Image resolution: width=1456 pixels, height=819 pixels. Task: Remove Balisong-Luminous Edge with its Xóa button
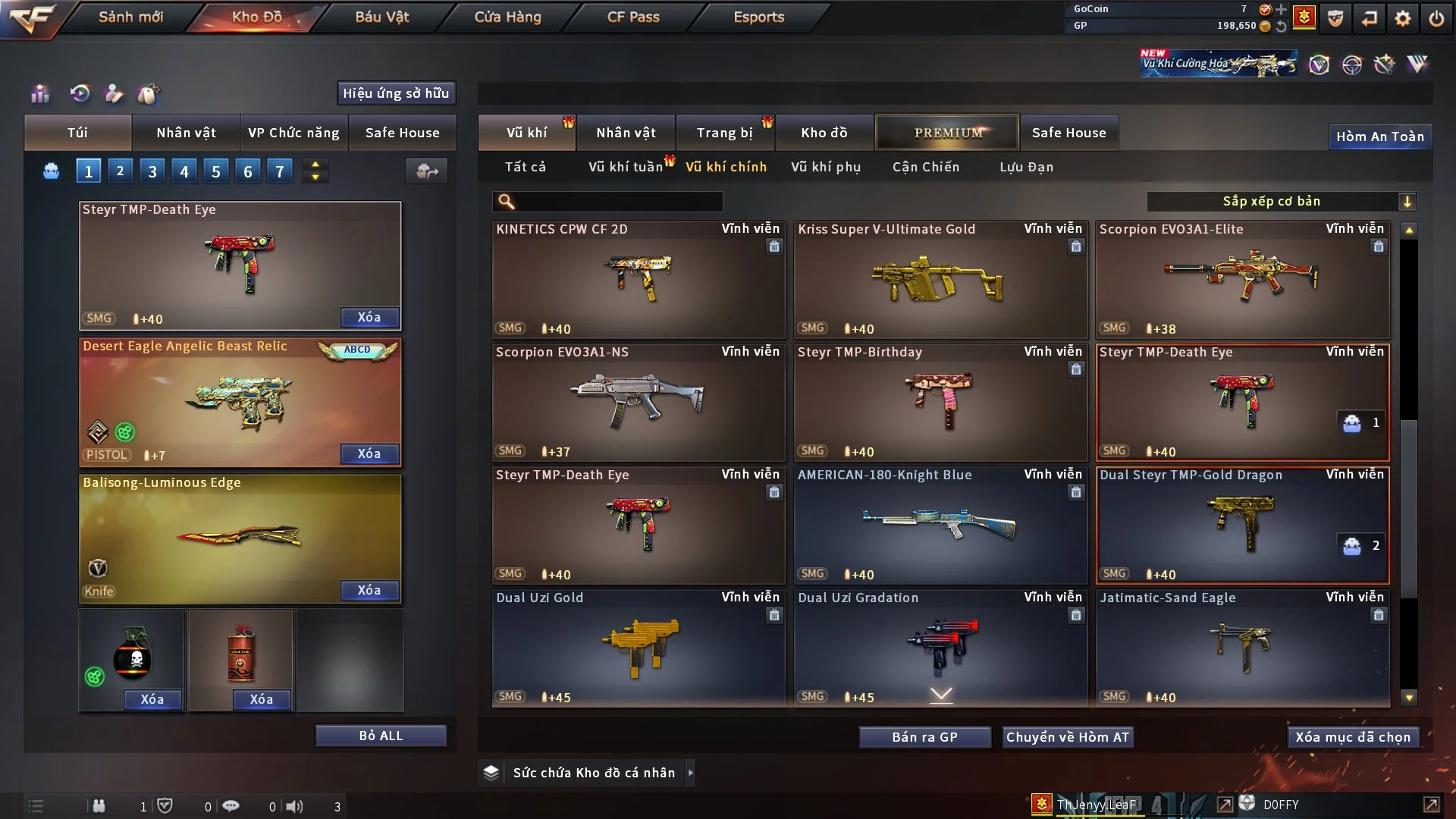pyautogui.click(x=369, y=590)
